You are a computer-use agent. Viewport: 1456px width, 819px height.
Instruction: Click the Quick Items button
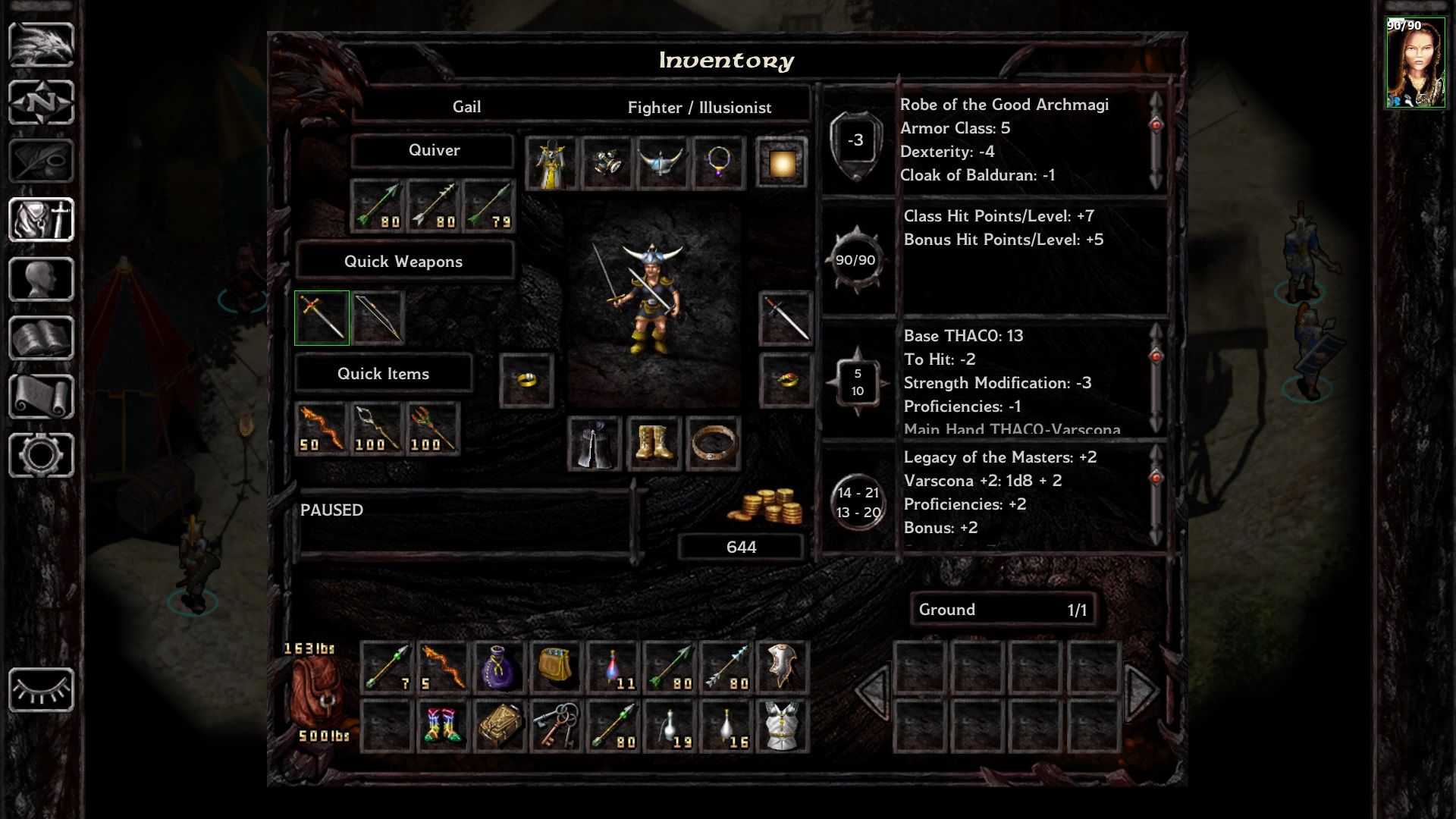pos(384,373)
